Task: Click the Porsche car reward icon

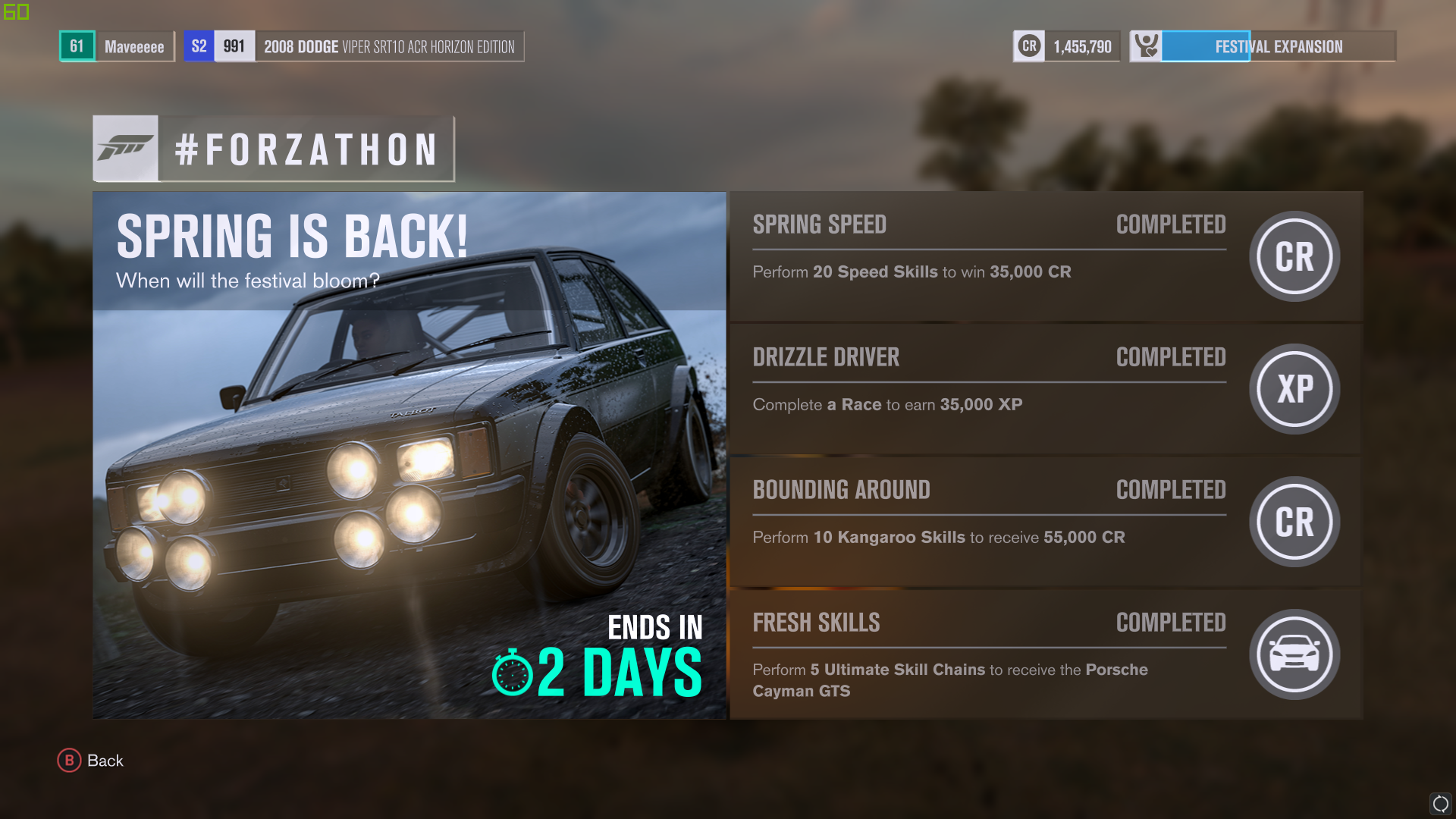Action: (1294, 654)
